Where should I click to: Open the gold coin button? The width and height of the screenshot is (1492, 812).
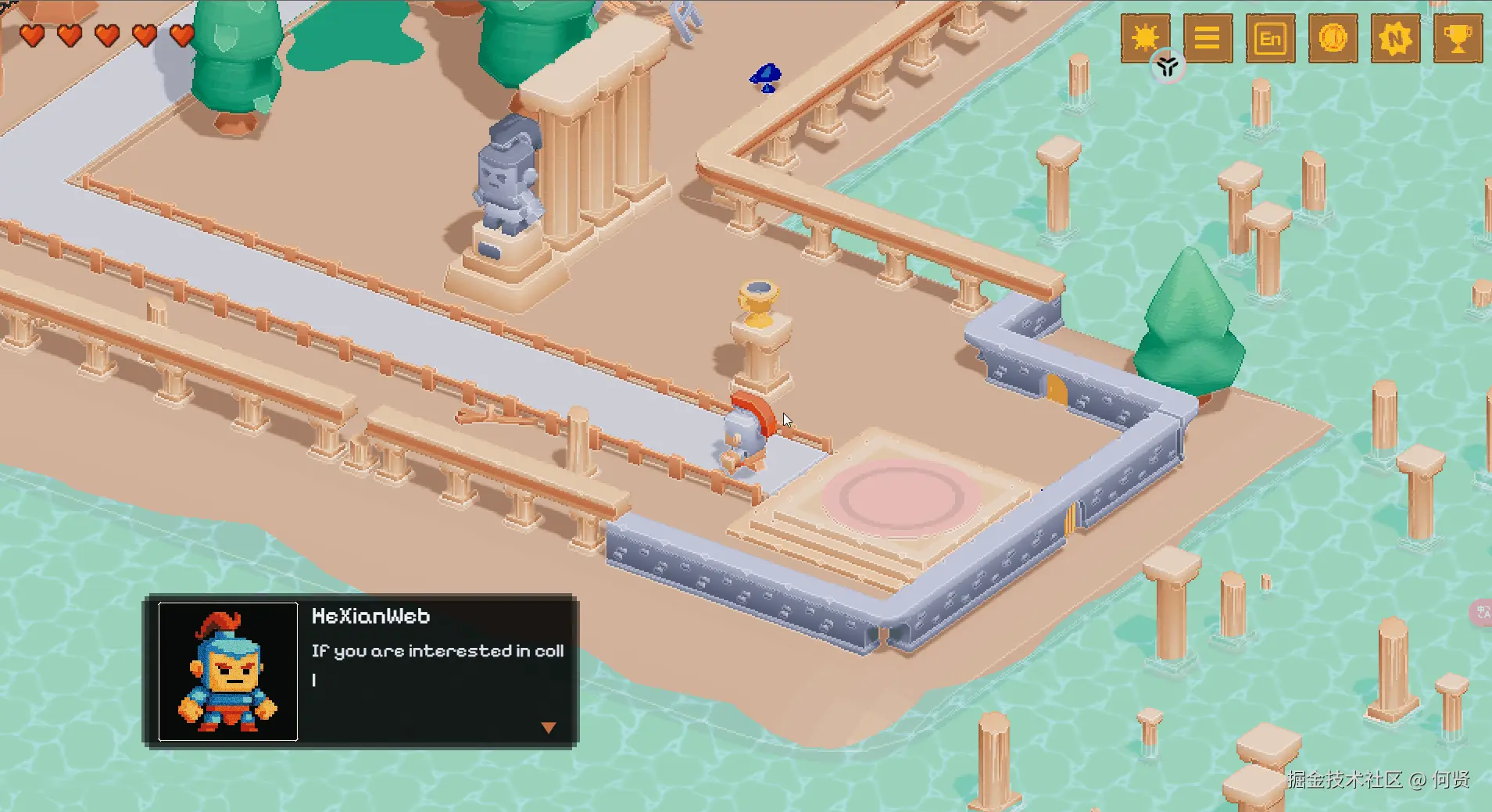(x=1333, y=38)
